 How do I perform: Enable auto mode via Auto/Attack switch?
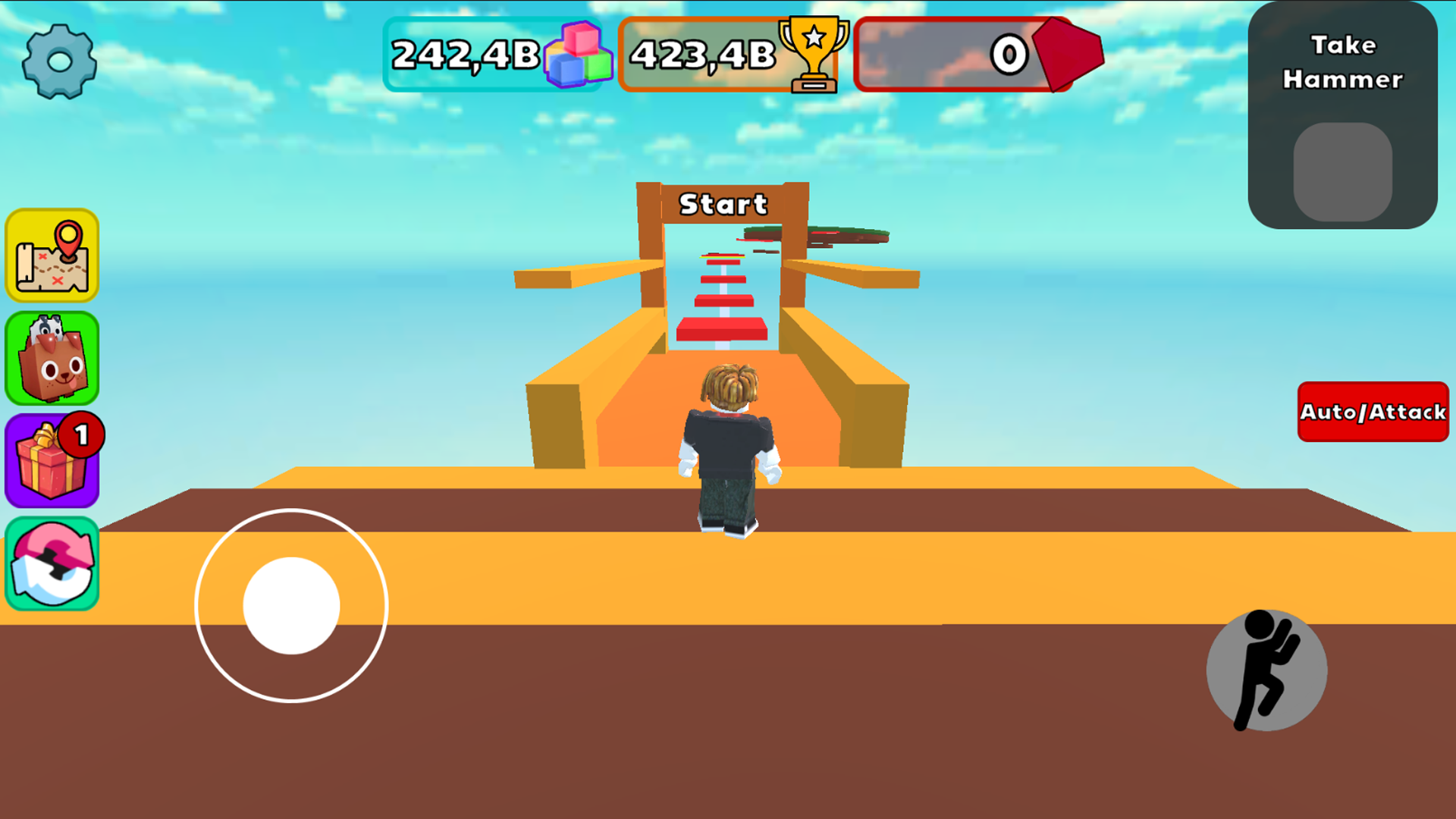(1373, 413)
